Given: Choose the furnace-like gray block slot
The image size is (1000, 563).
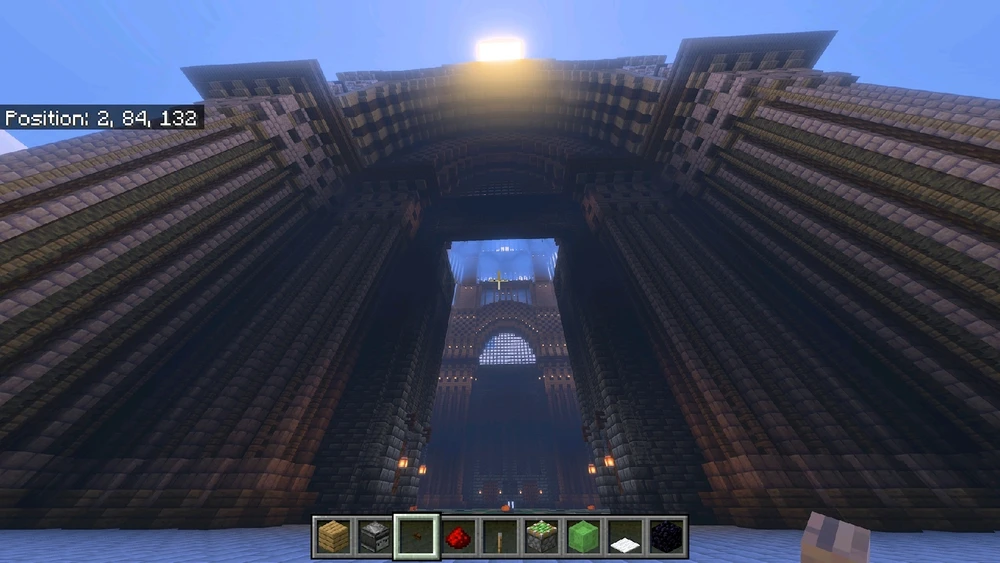Looking at the screenshot, I should pos(375,537).
